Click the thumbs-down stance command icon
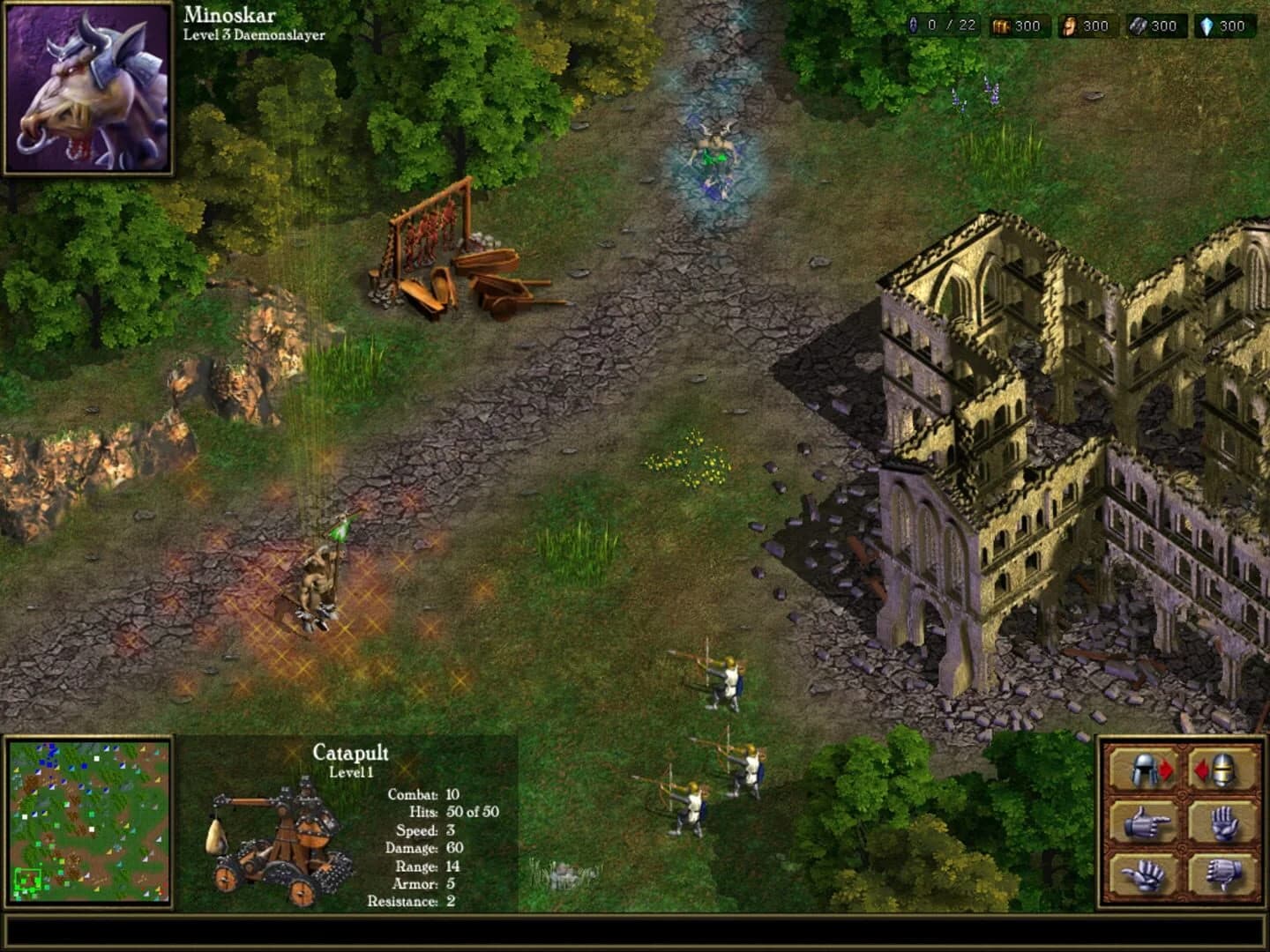This screenshot has width=1270, height=952. 1223,874
